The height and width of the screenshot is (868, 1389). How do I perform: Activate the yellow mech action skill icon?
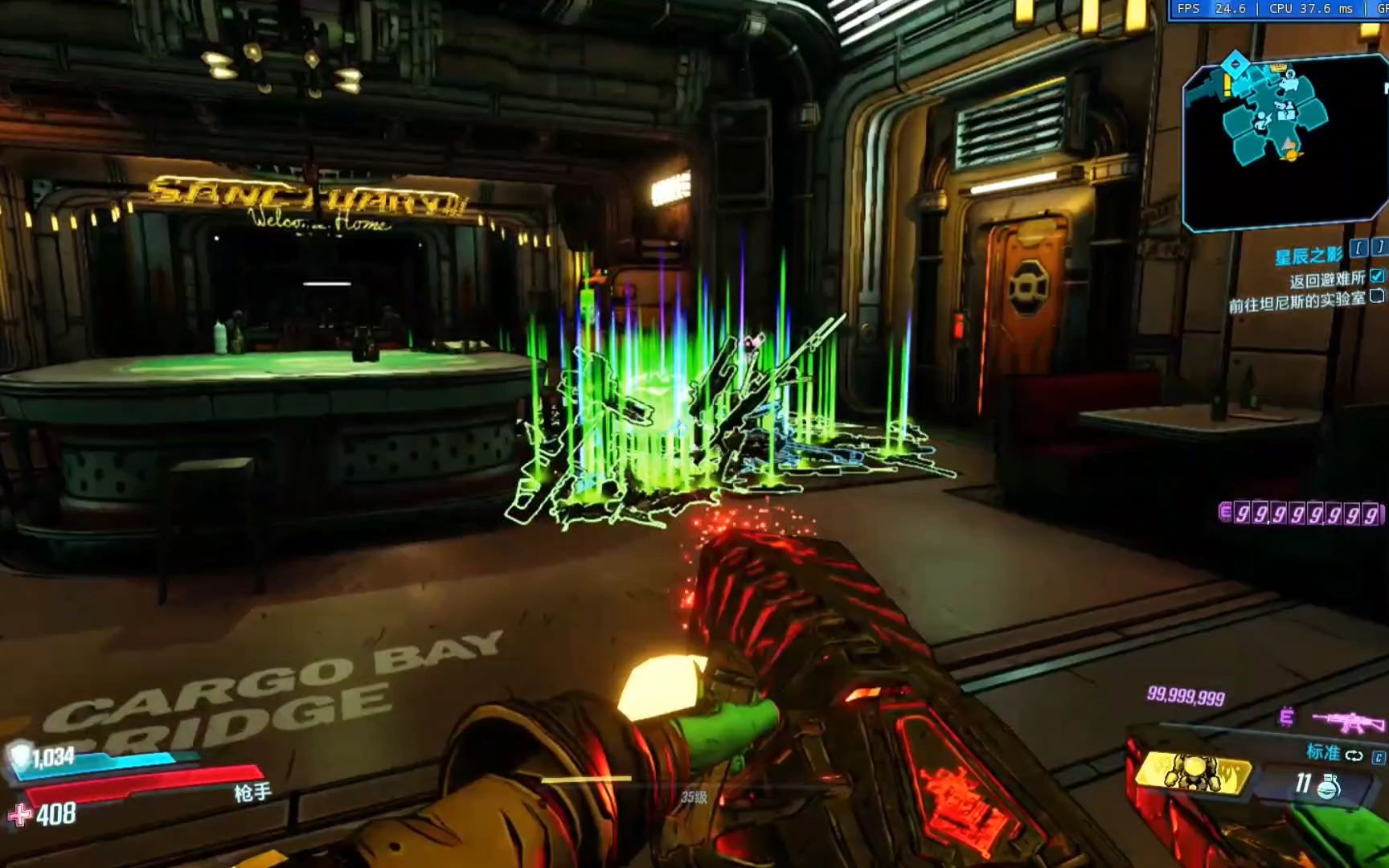1193,773
